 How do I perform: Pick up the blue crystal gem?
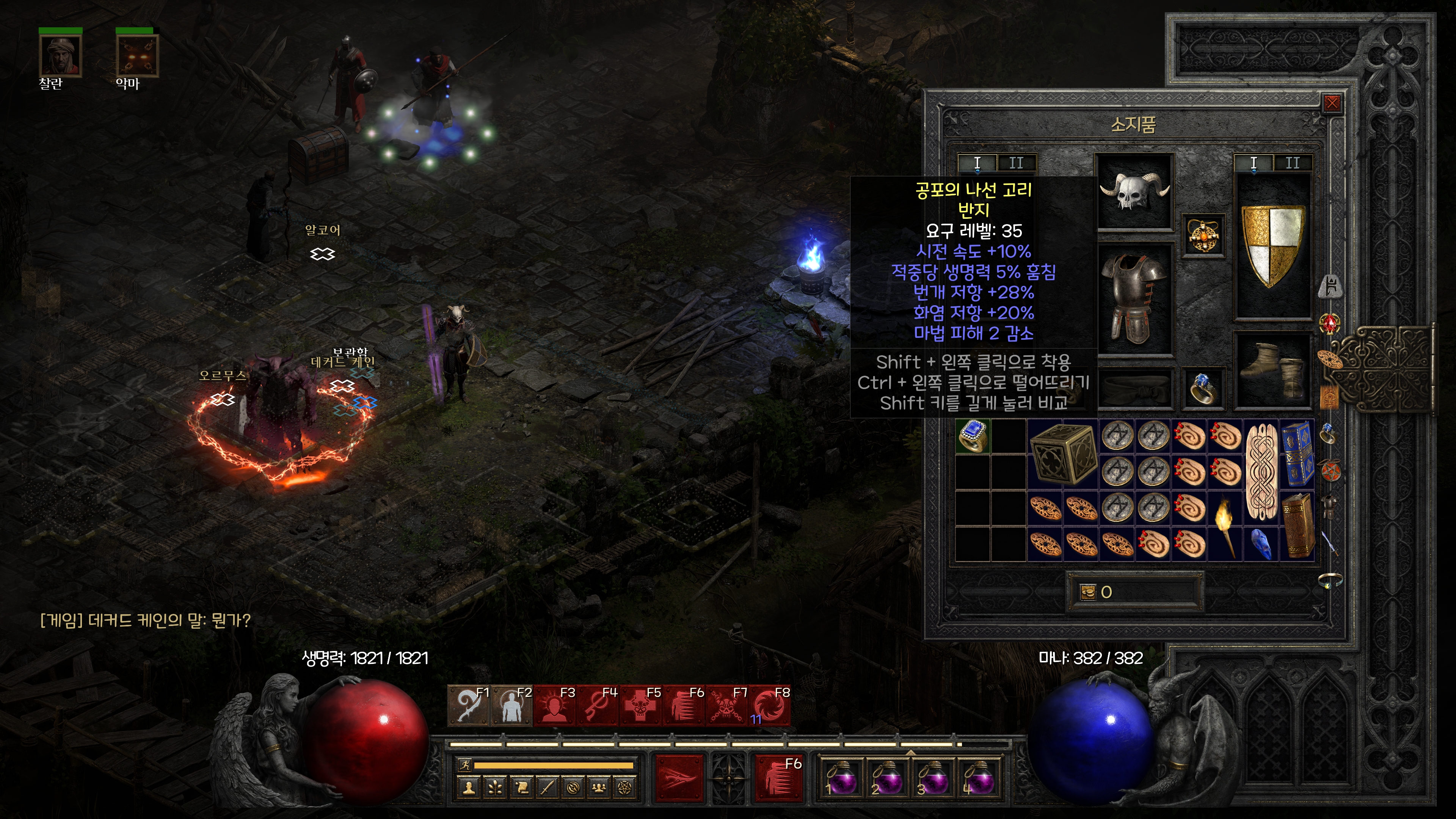tap(1261, 544)
